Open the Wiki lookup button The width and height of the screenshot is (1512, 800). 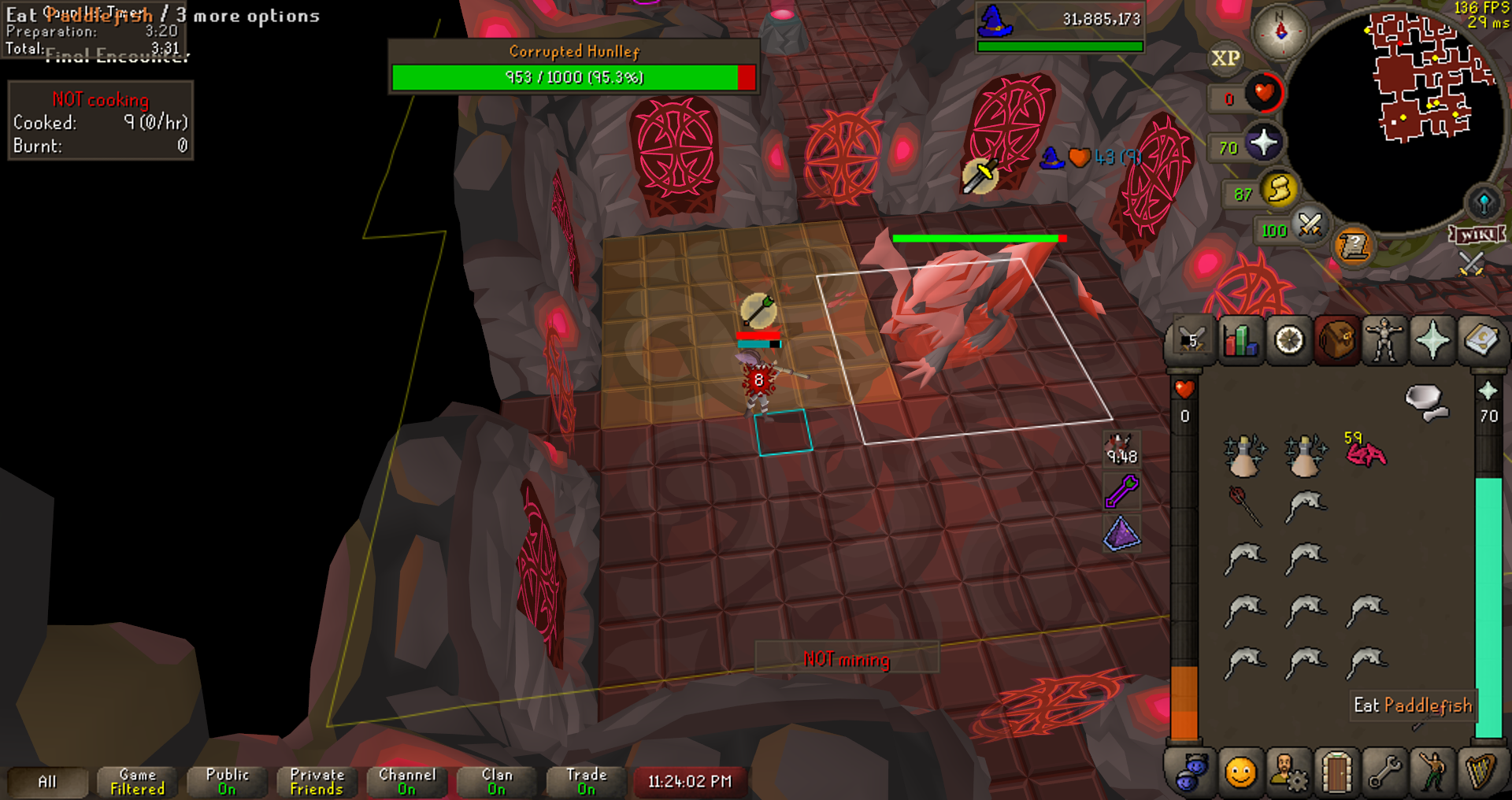(x=1477, y=235)
